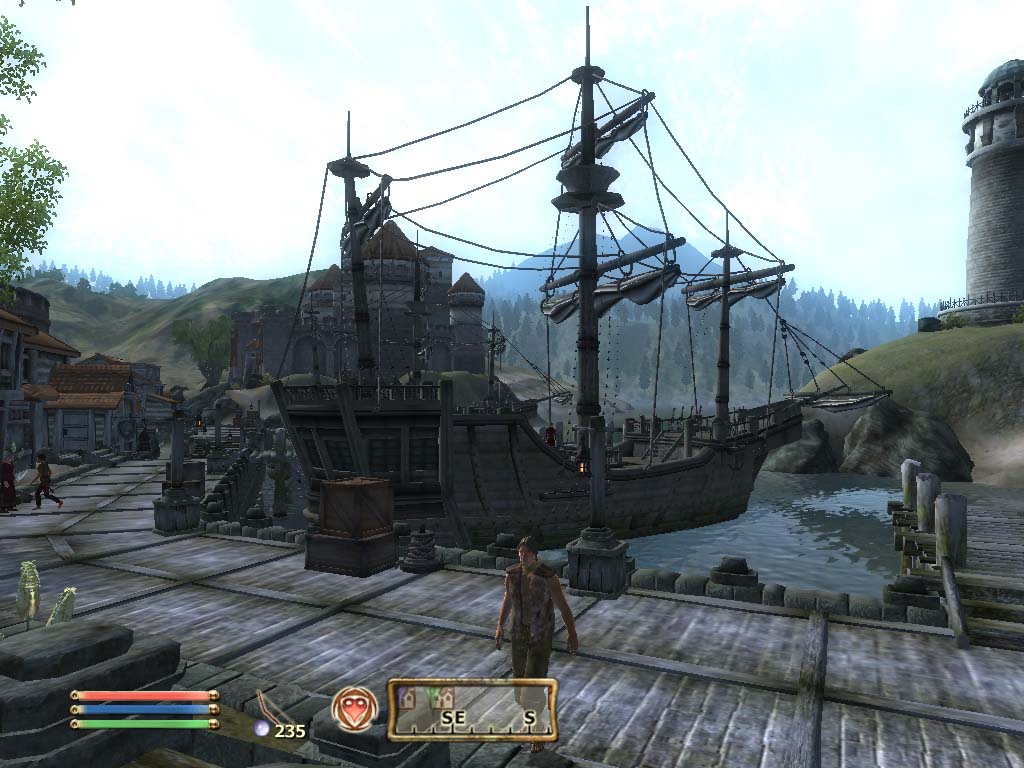Select the purple-tinted house marker on compass
This screenshot has height=768, width=1024.
tap(406, 700)
